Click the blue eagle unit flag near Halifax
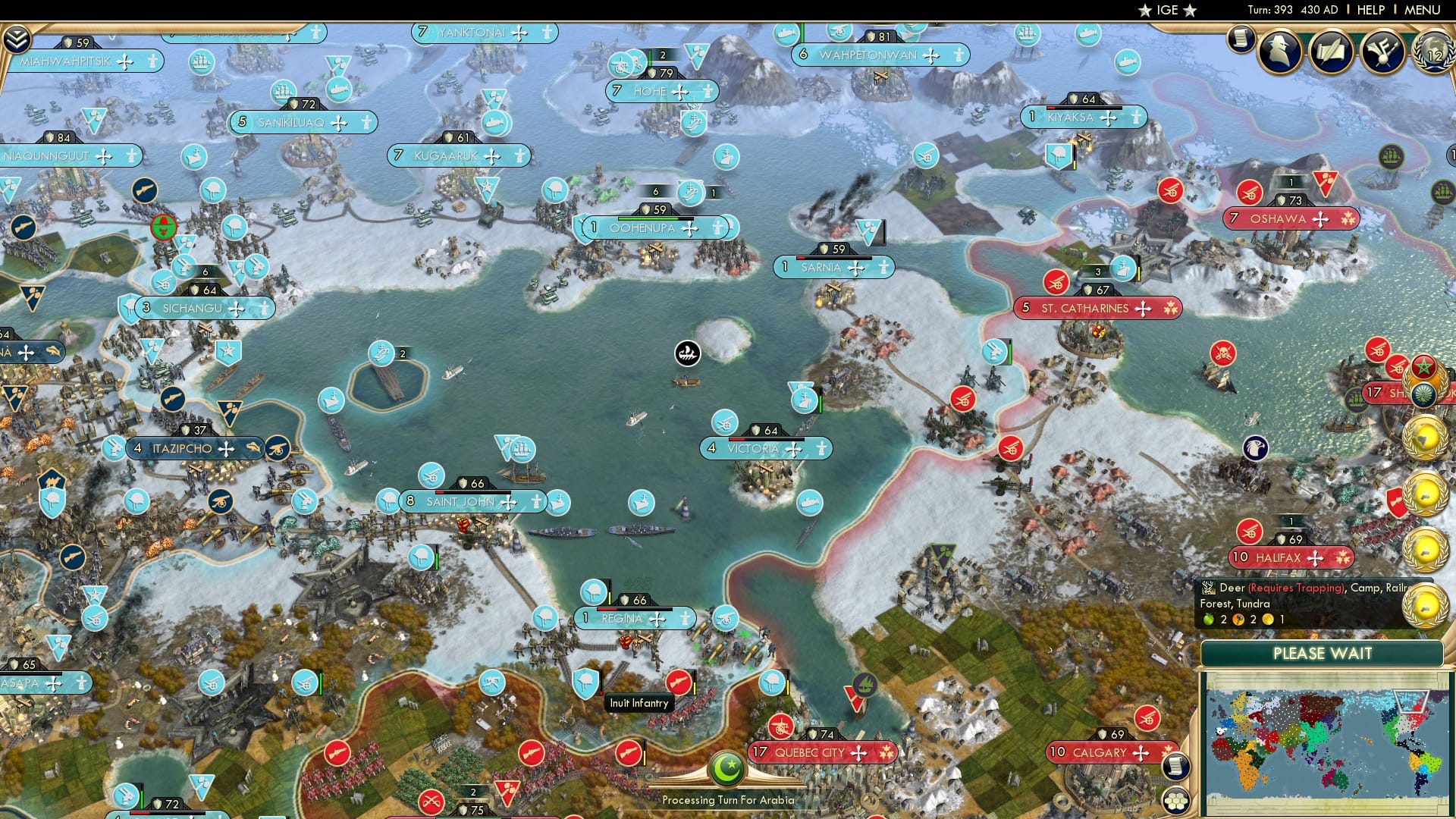1456x819 pixels. 1255,447
